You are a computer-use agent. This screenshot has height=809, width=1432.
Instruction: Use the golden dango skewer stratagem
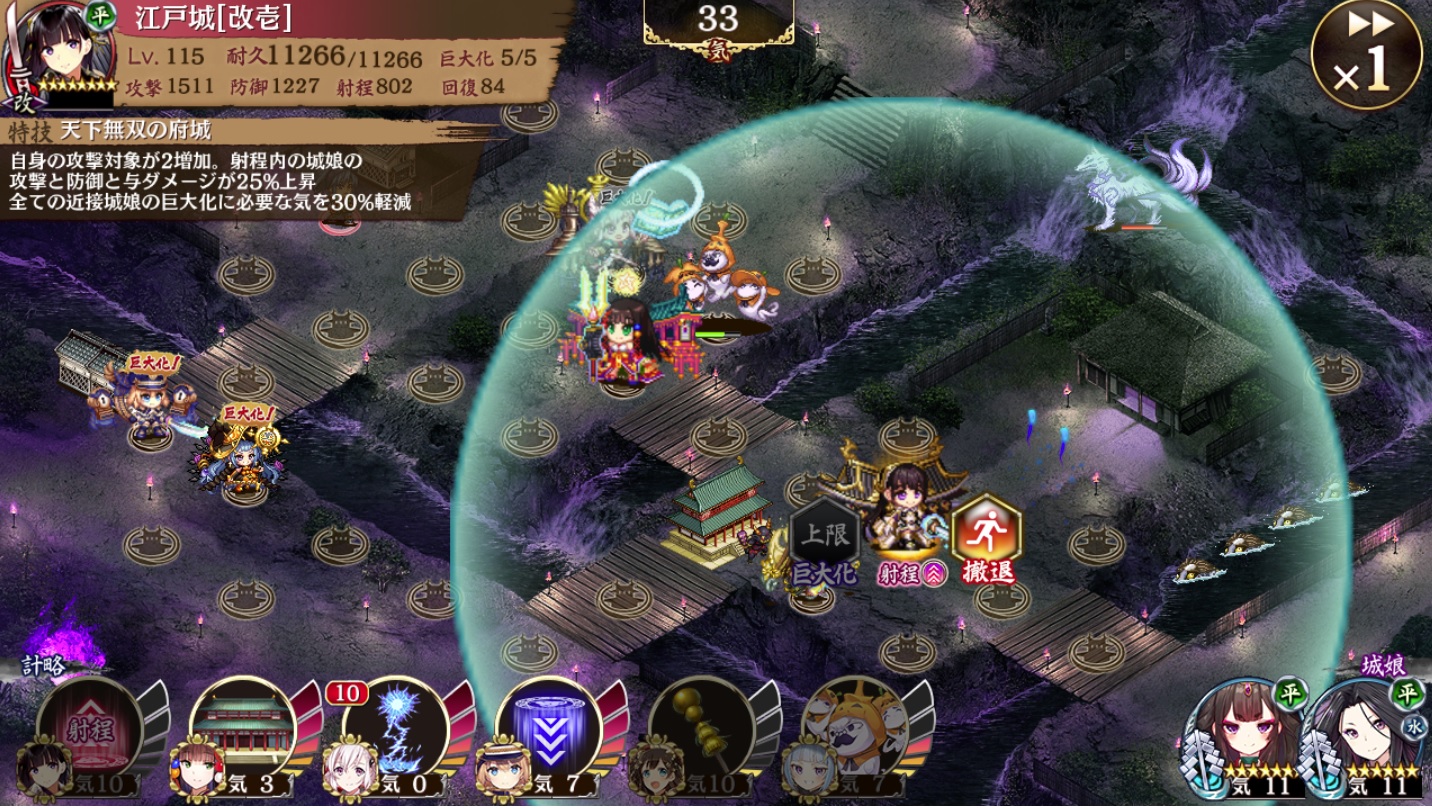(x=702, y=728)
